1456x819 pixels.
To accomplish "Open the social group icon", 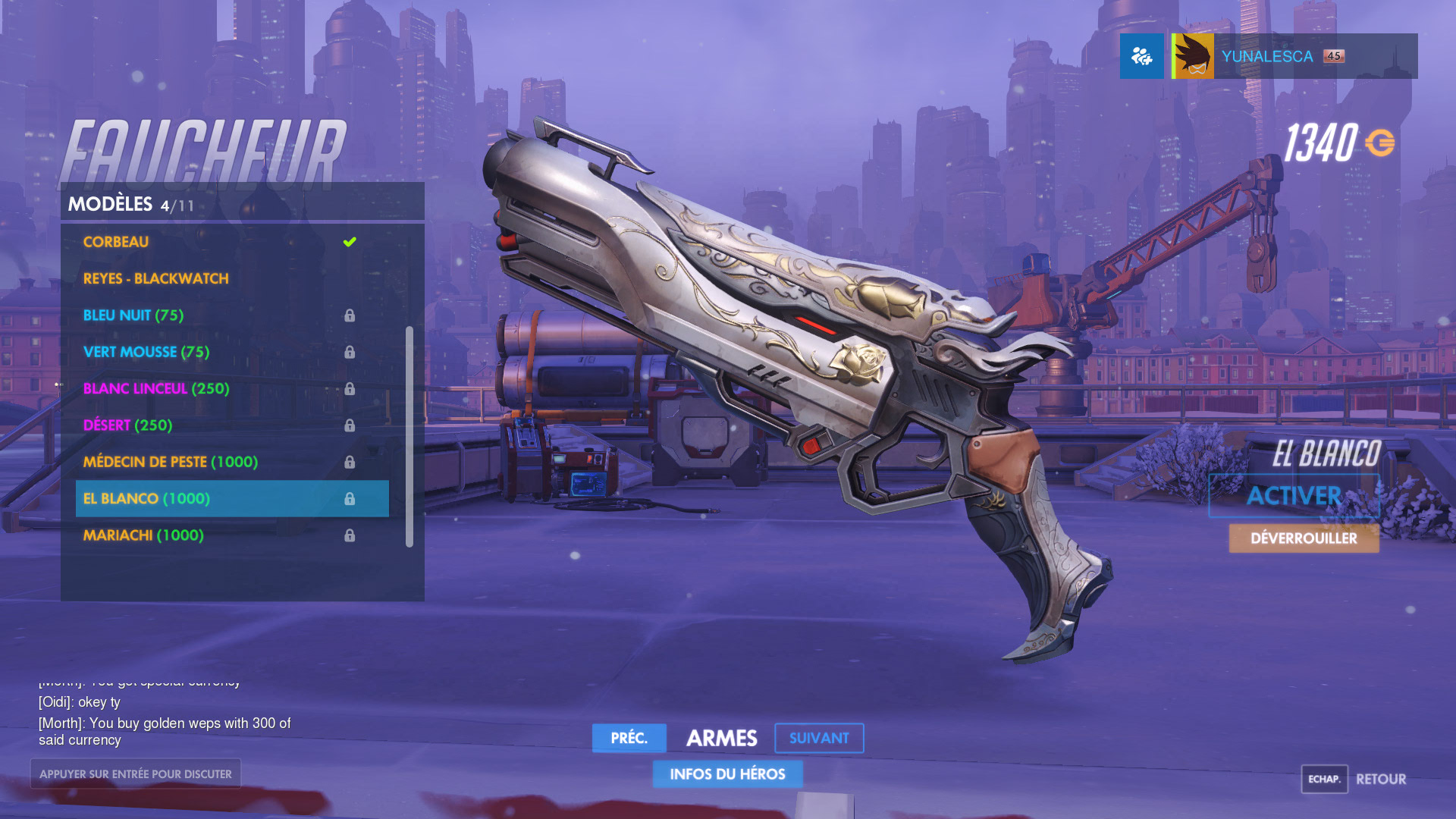I will tap(1141, 56).
